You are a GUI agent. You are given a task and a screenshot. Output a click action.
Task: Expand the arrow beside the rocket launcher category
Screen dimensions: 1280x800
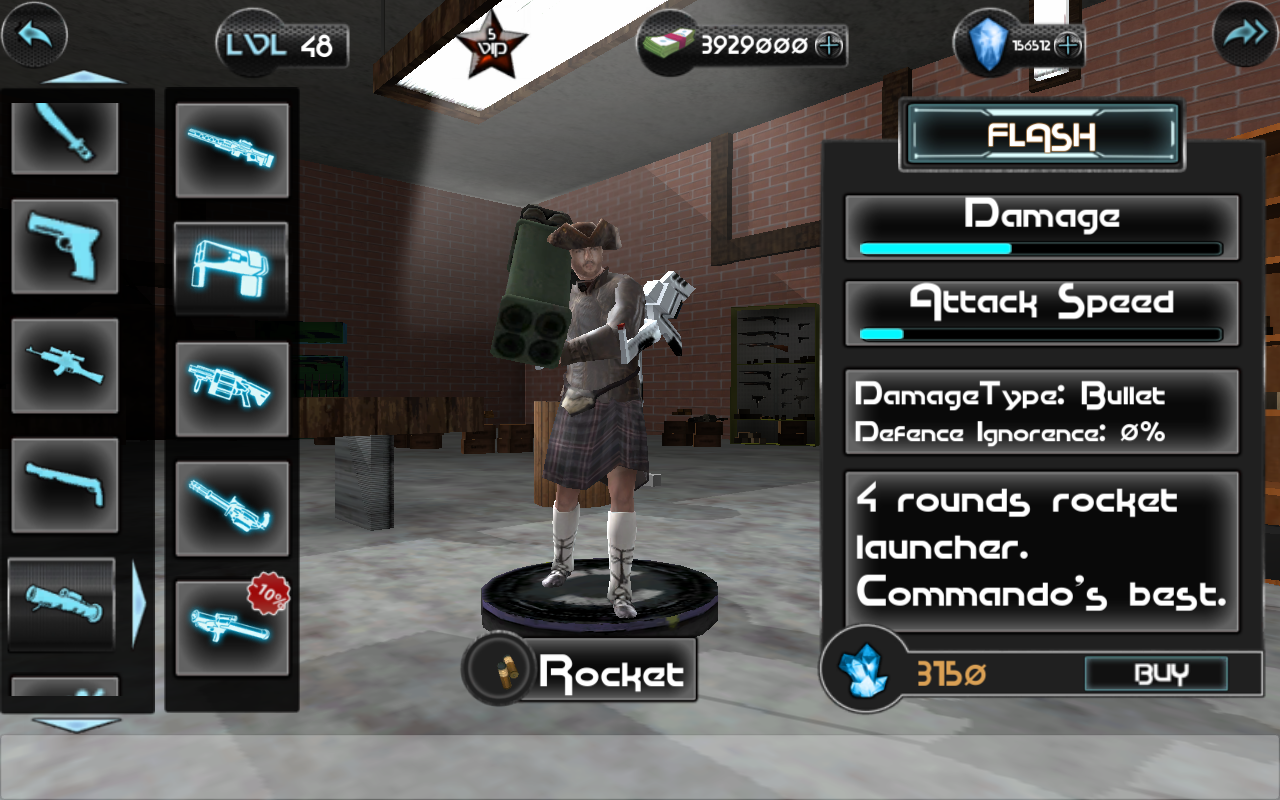pyautogui.click(x=140, y=604)
